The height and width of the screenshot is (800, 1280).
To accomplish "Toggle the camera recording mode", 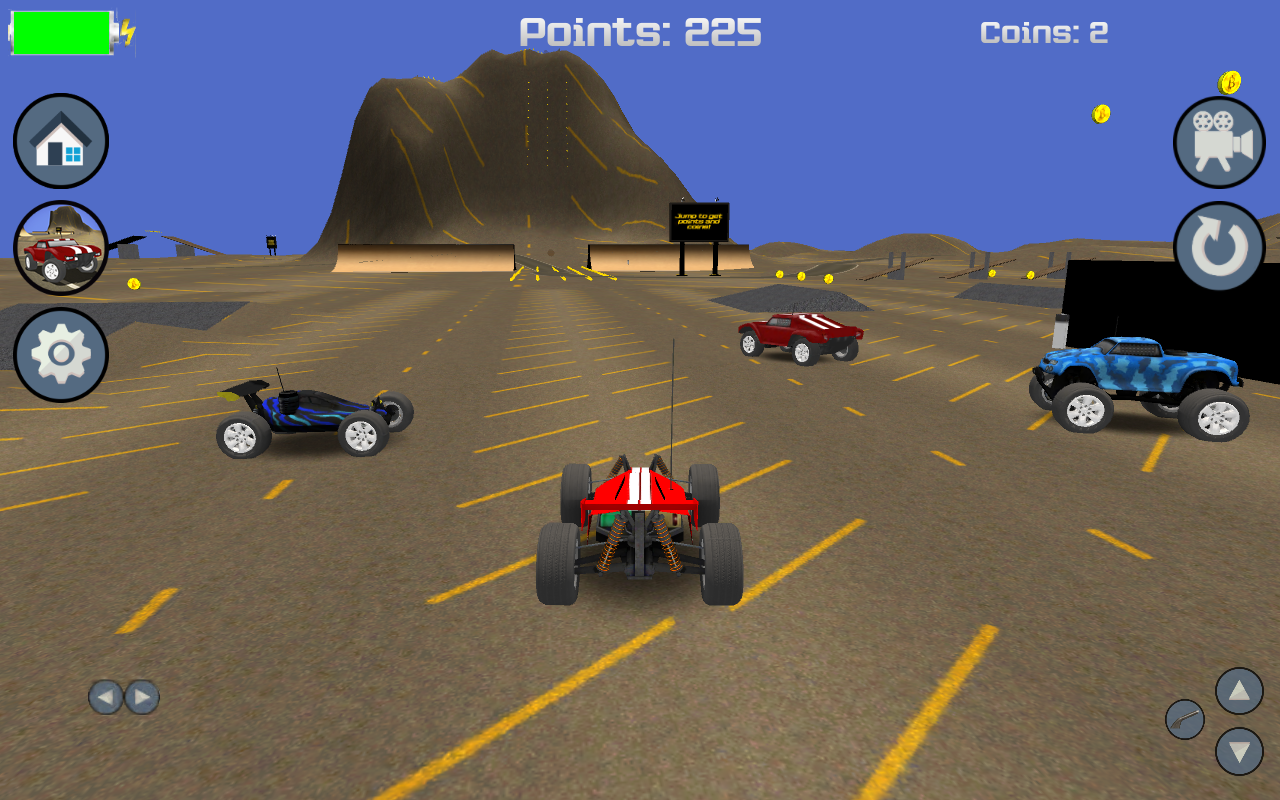I will (x=1218, y=142).
